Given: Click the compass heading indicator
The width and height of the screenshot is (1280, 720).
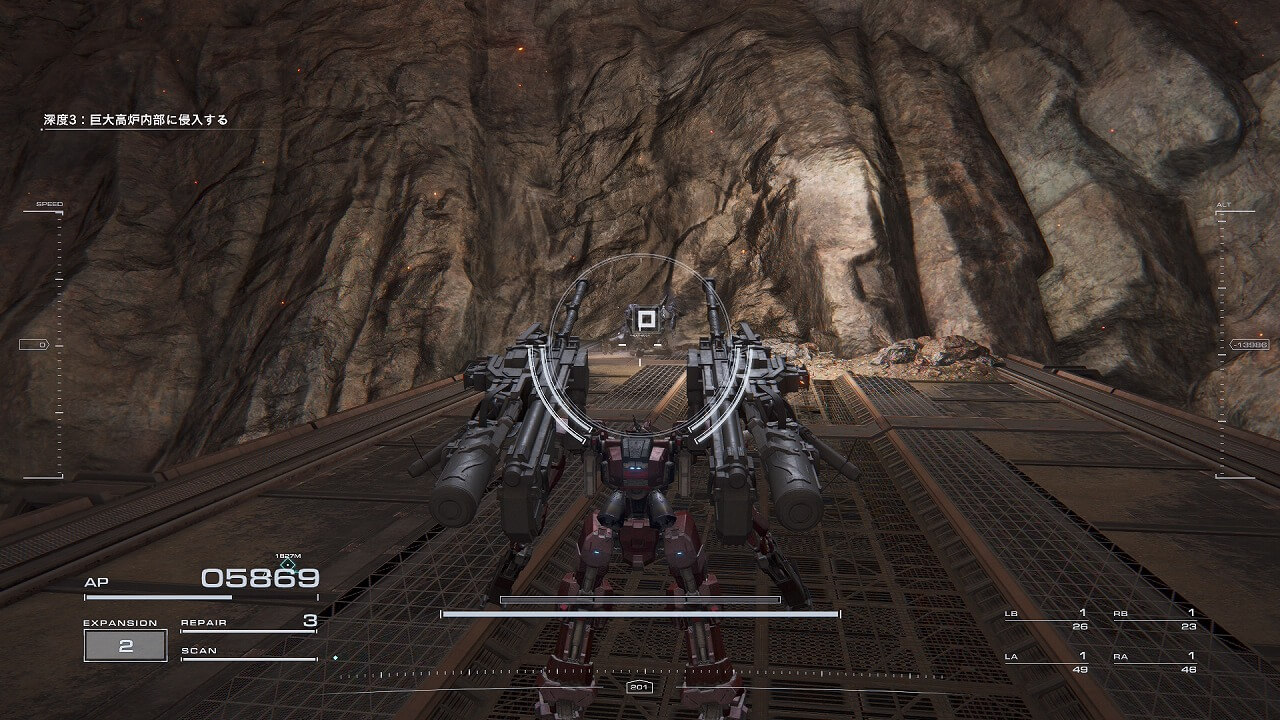Looking at the screenshot, I should pyautogui.click(x=639, y=687).
